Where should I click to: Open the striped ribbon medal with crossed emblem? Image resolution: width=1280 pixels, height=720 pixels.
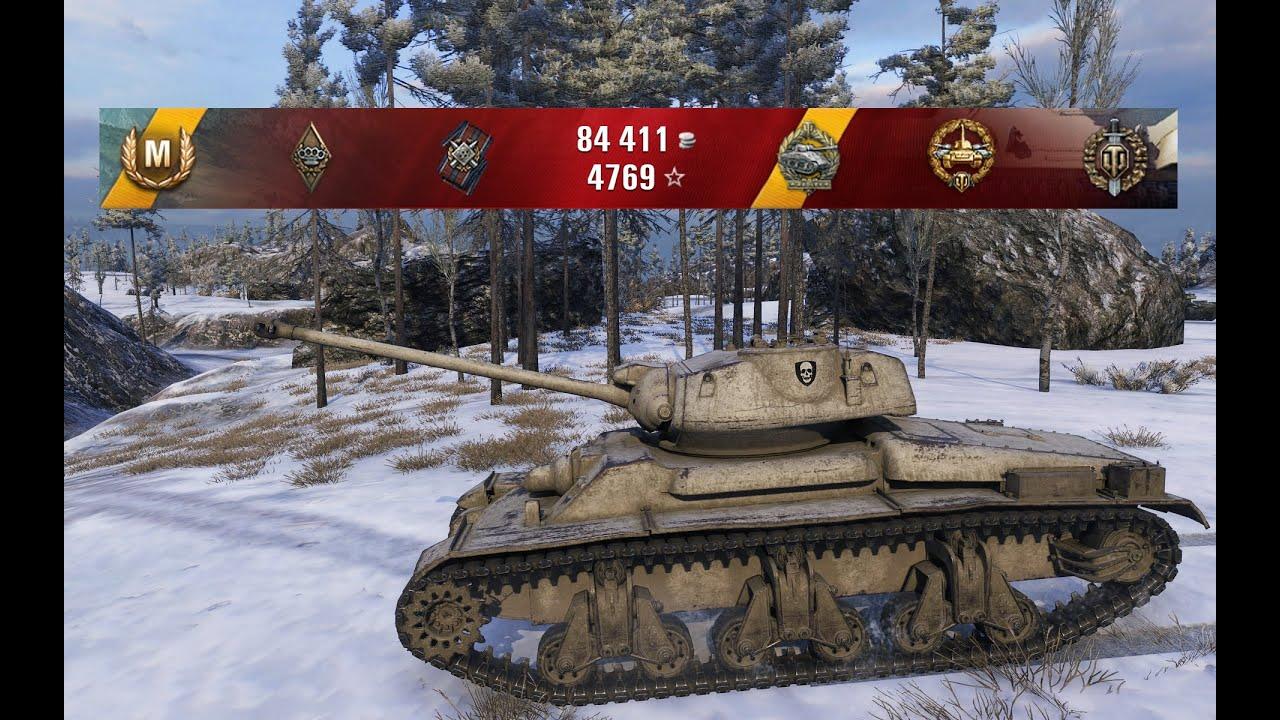[x=464, y=157]
